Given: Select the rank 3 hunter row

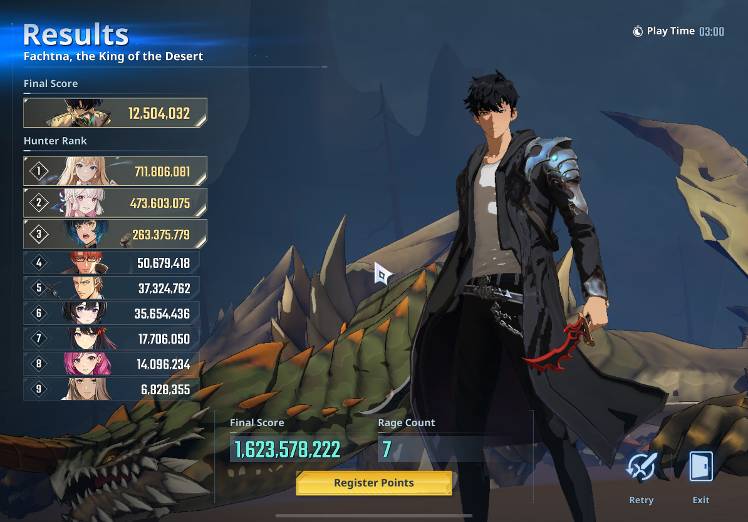Looking at the screenshot, I should pyautogui.click(x=115, y=235).
